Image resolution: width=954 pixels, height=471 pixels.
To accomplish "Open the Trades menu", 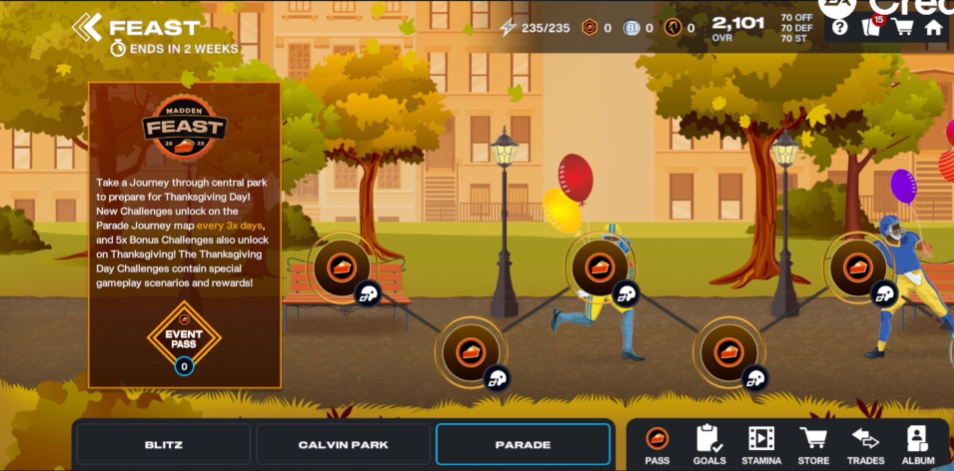I will click(865, 445).
